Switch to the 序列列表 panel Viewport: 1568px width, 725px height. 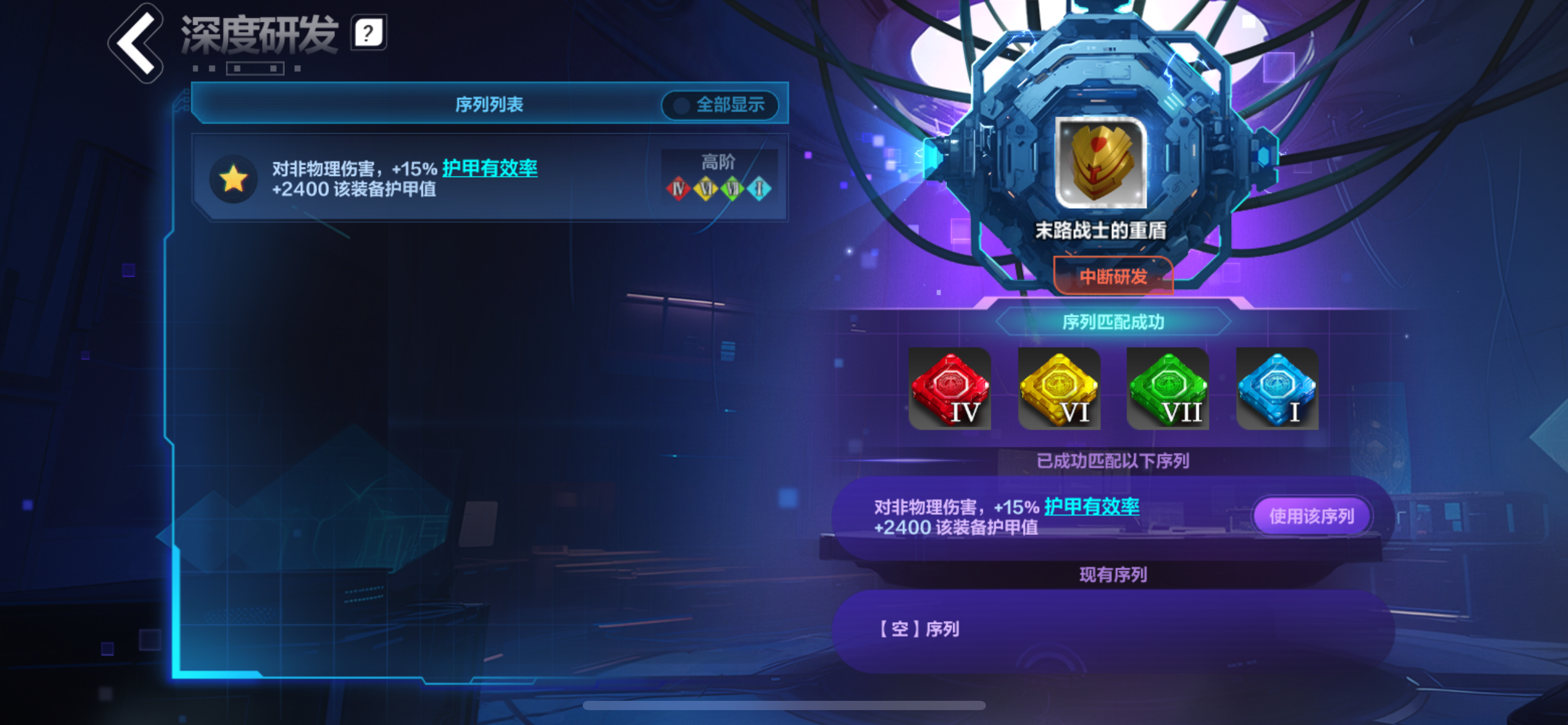[489, 105]
